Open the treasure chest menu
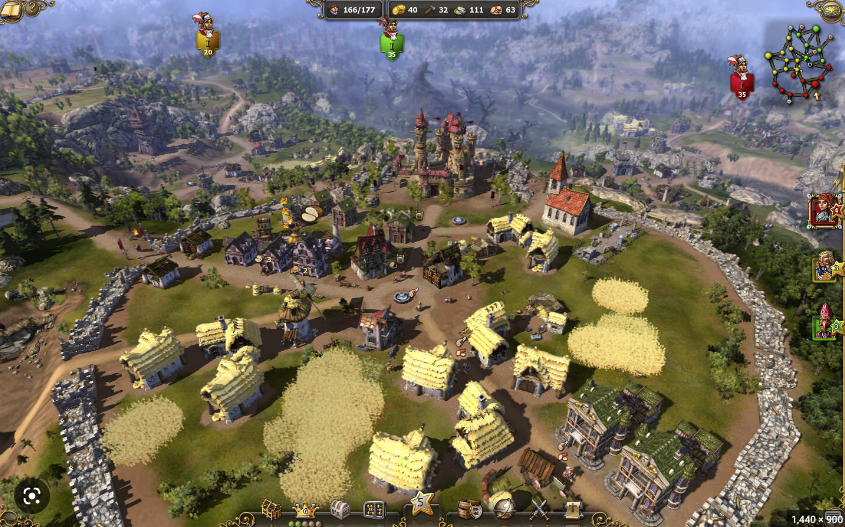Viewport: 845px width, 527px height. [339, 510]
